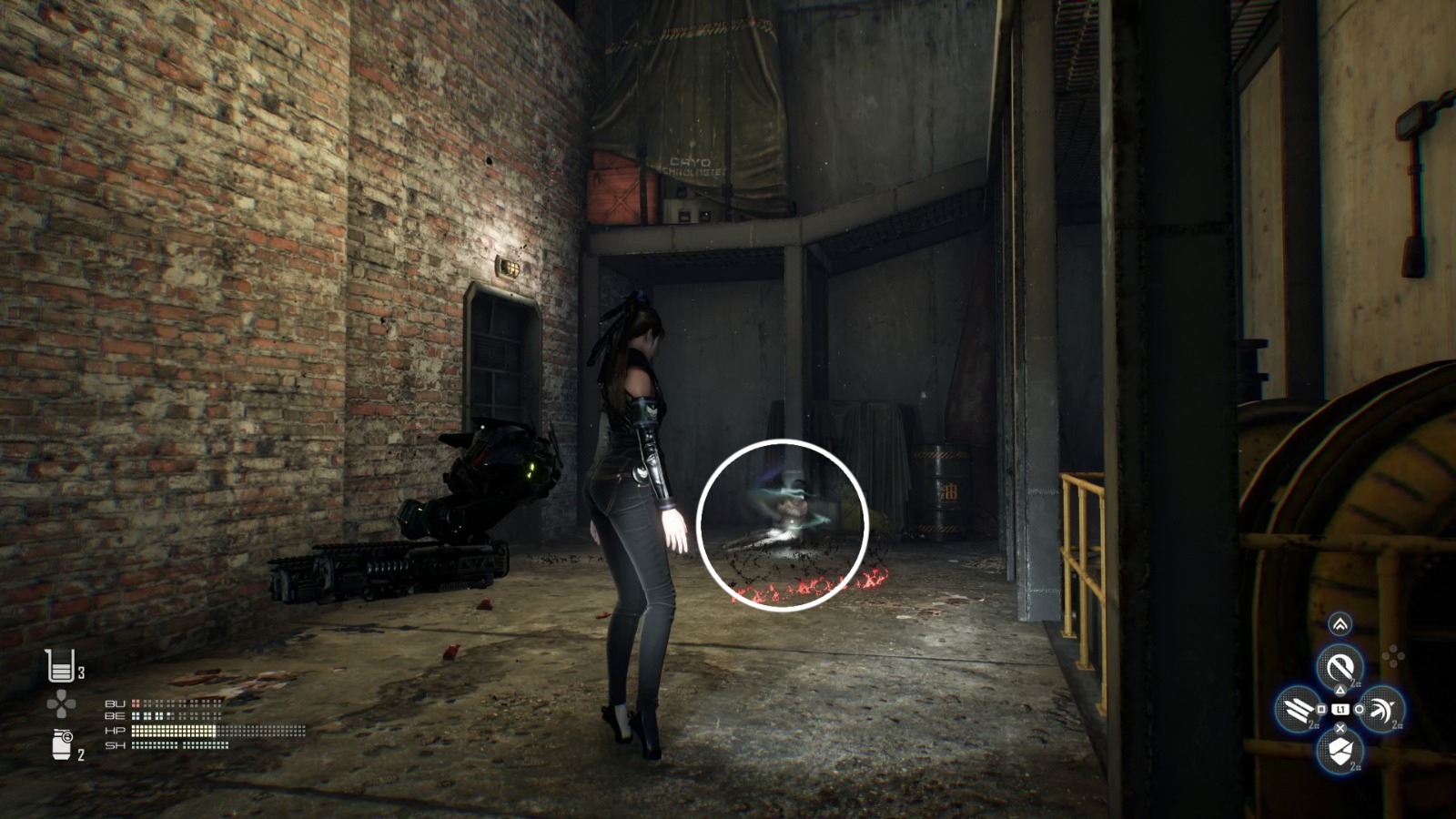Click the L1 button icon at wheel center
This screenshot has height=819, width=1456.
pos(1340,710)
